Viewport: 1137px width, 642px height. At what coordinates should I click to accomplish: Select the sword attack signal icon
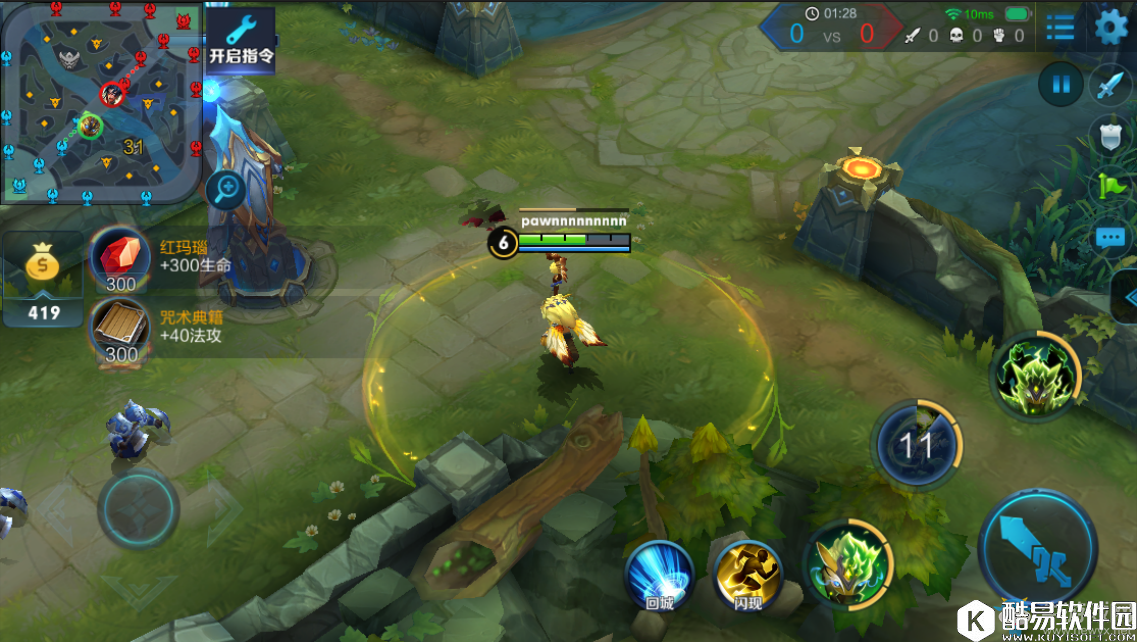pos(1110,85)
